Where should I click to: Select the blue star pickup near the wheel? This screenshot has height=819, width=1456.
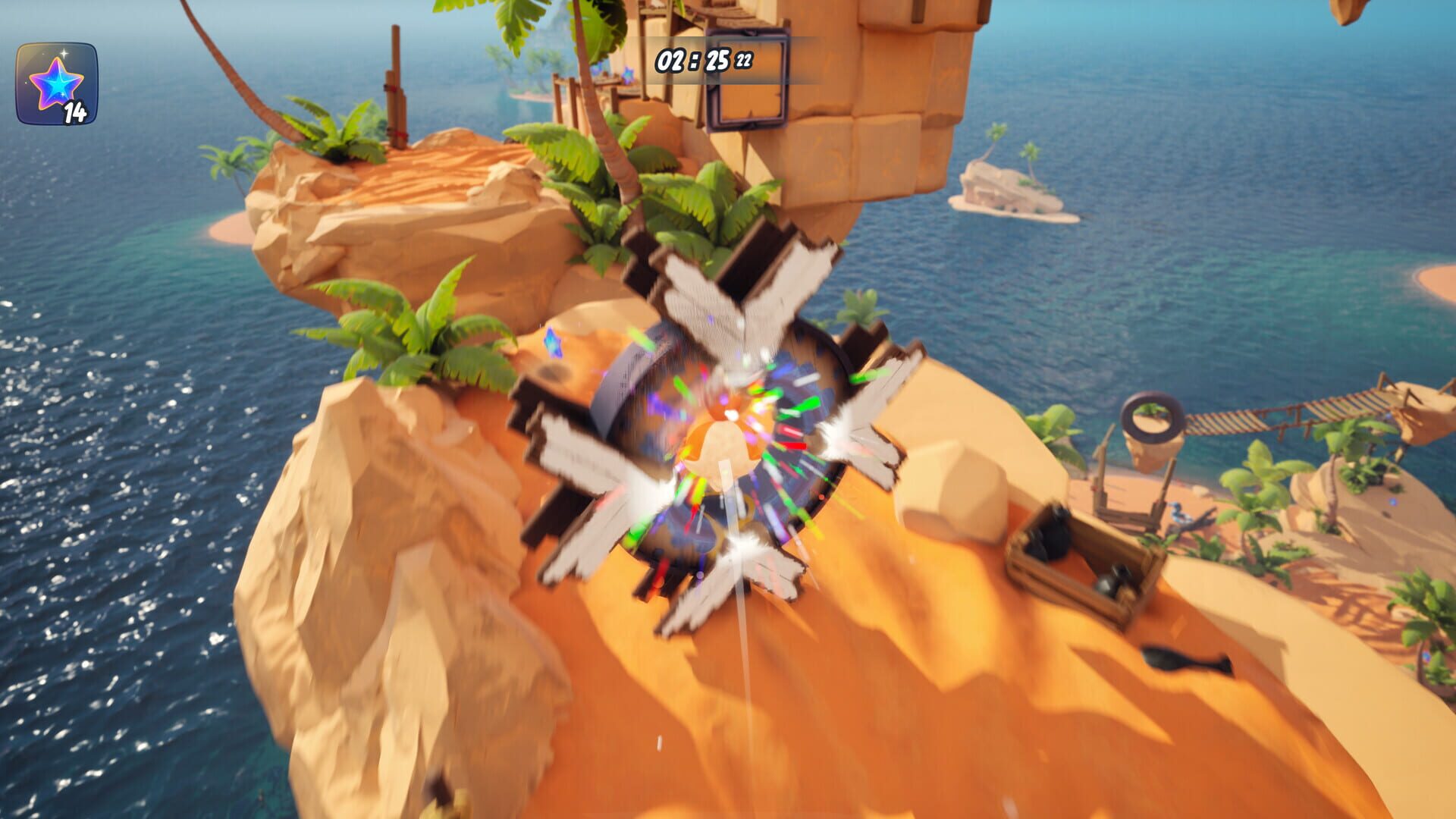552,343
